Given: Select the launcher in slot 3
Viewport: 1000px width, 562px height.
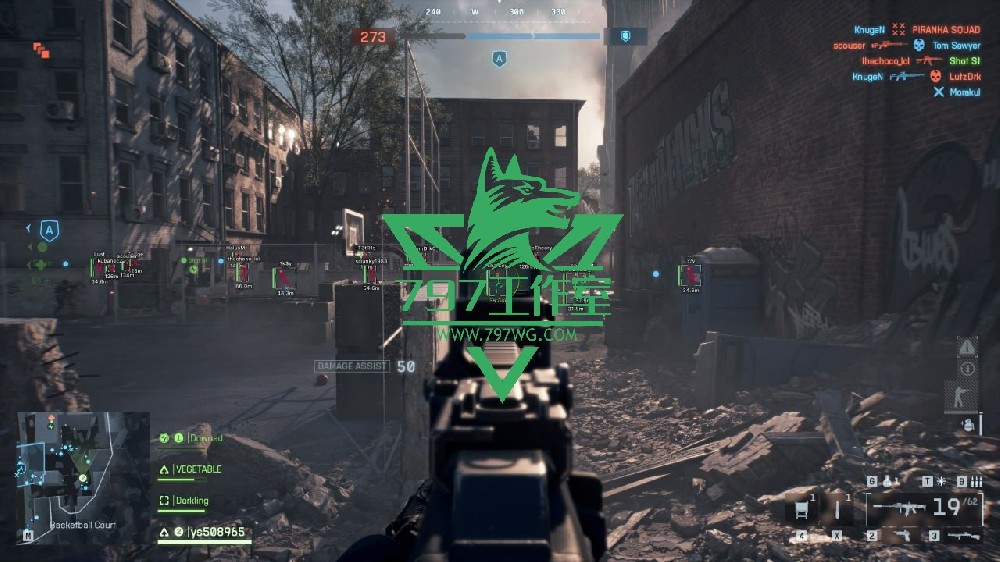Looking at the screenshot, I should coord(961,536).
